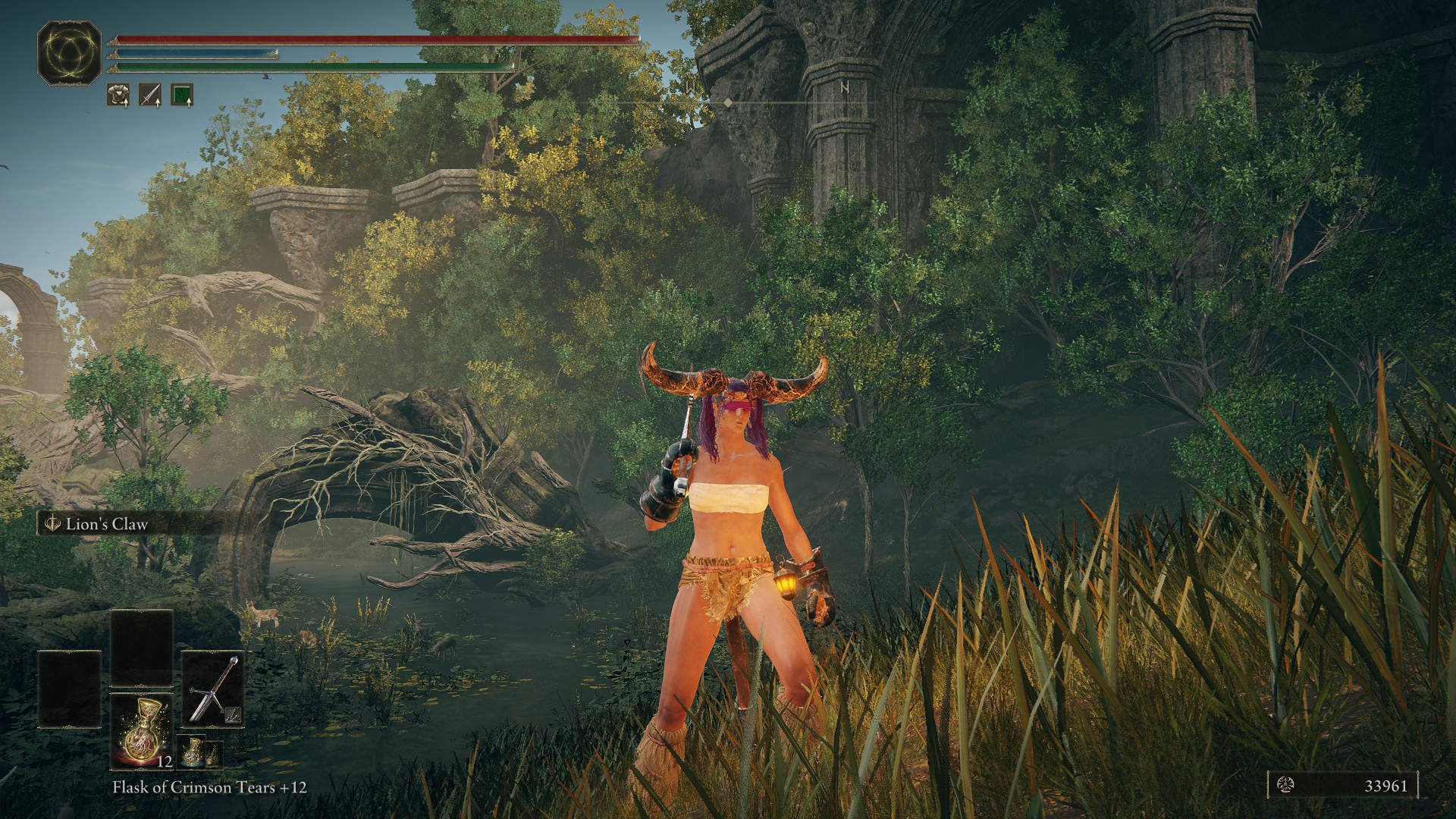Click the armor buff status icon

coord(118,95)
